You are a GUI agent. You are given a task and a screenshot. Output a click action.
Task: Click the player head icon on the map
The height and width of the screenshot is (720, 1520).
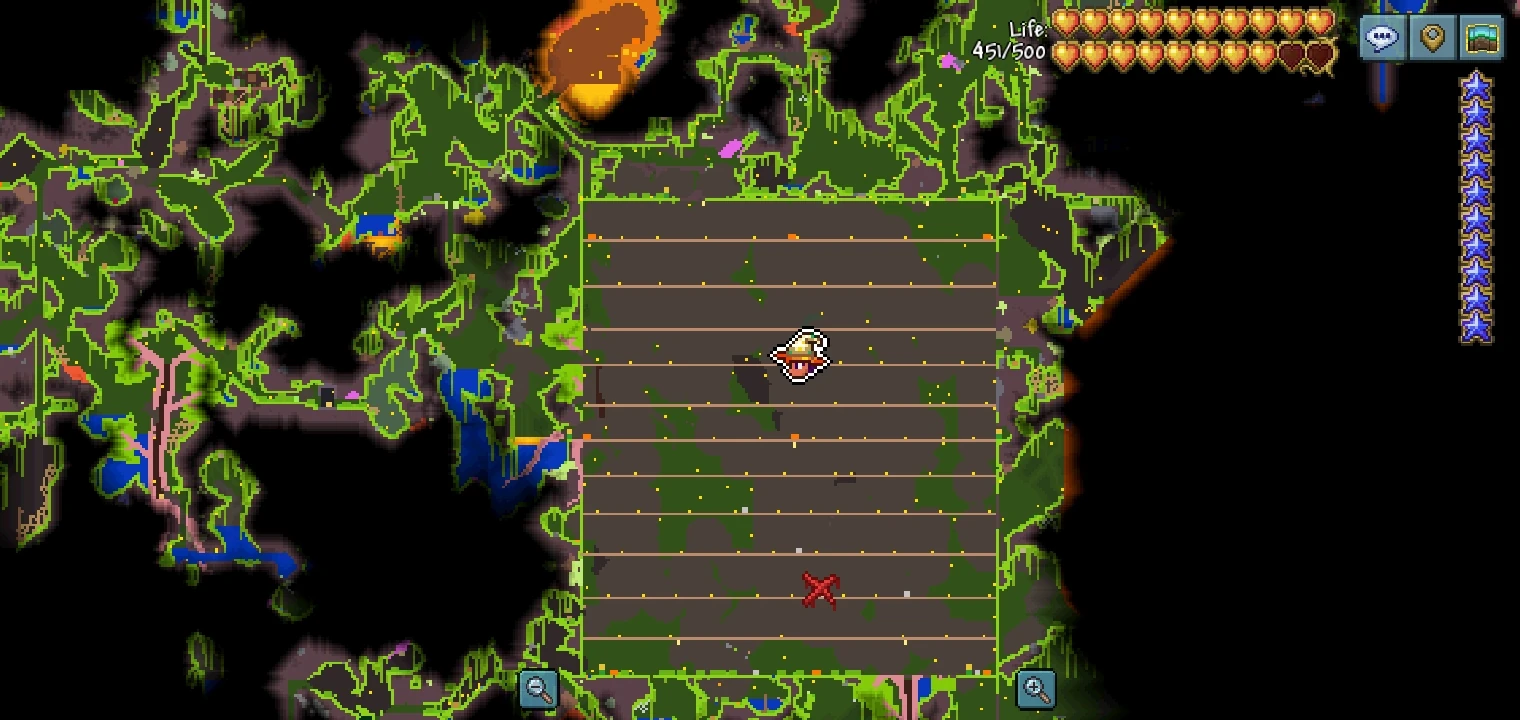pyautogui.click(x=800, y=357)
